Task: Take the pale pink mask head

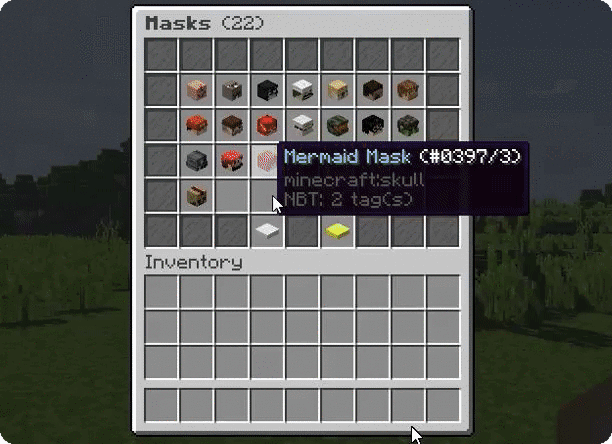Action: [x=196, y=91]
